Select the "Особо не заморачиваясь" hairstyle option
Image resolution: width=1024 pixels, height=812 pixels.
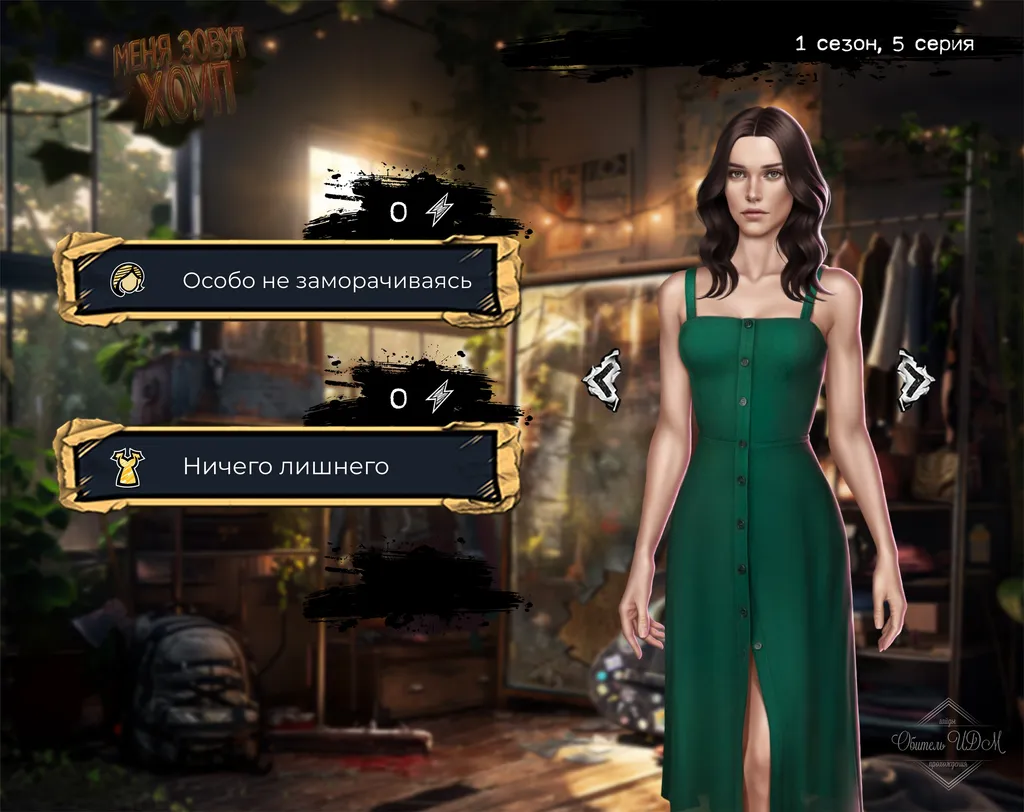(288, 281)
